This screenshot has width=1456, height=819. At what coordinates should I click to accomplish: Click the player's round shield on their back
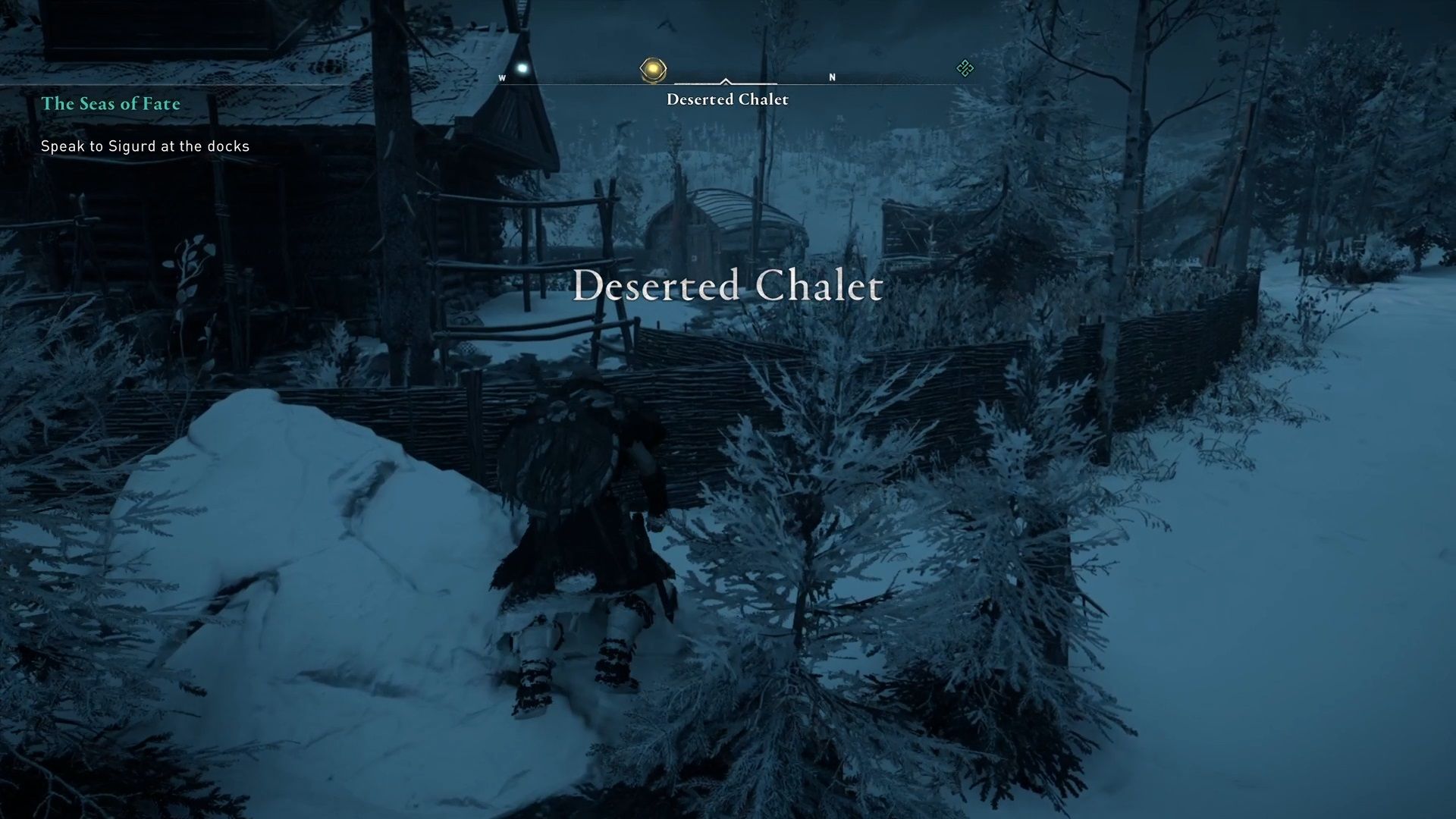pyautogui.click(x=559, y=455)
